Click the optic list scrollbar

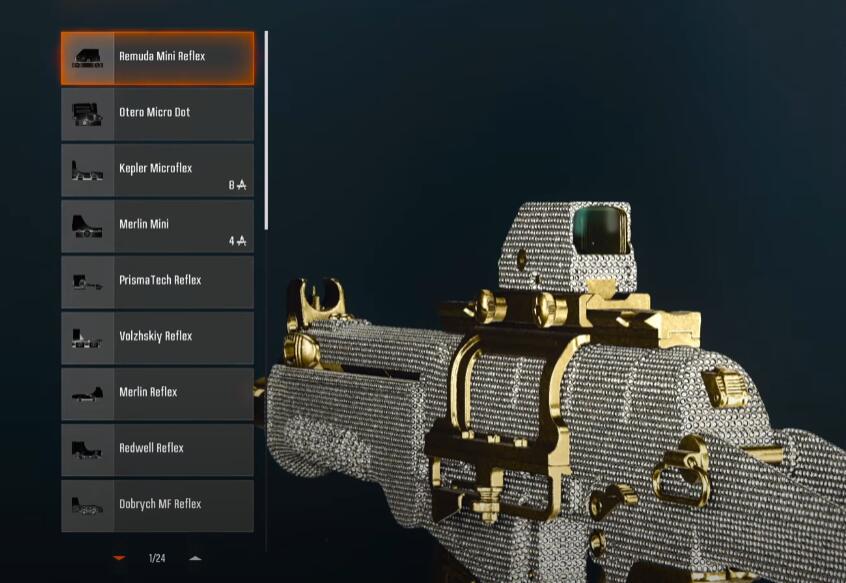pos(266,130)
